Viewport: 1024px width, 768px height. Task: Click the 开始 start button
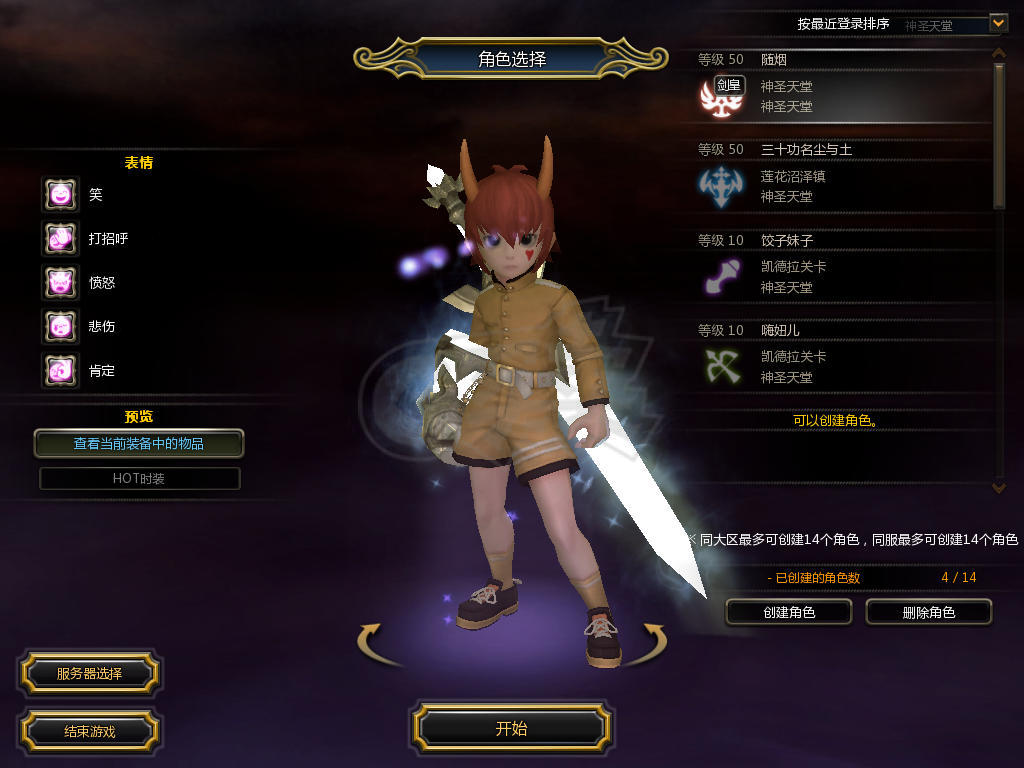click(x=511, y=728)
